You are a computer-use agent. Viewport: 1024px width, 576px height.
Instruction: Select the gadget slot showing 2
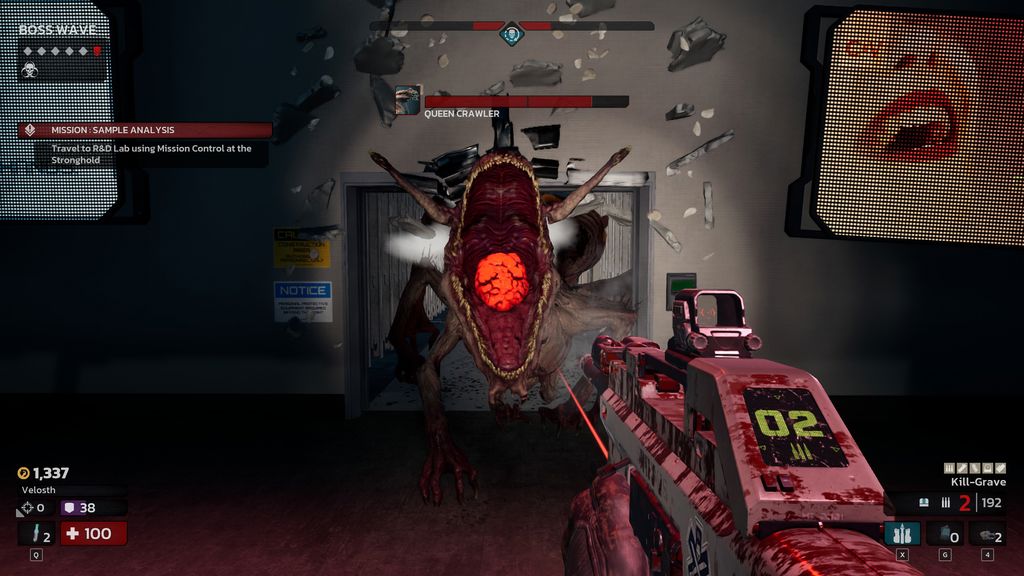tap(987, 534)
